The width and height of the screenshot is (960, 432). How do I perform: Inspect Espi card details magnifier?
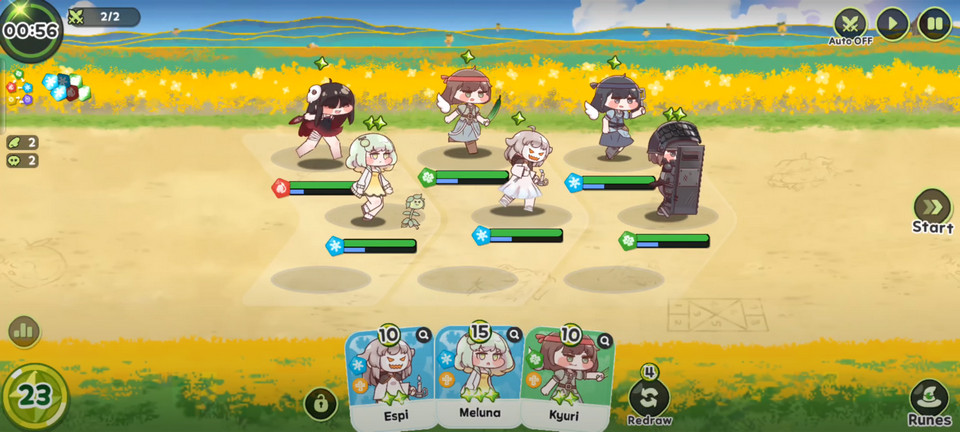tap(424, 336)
